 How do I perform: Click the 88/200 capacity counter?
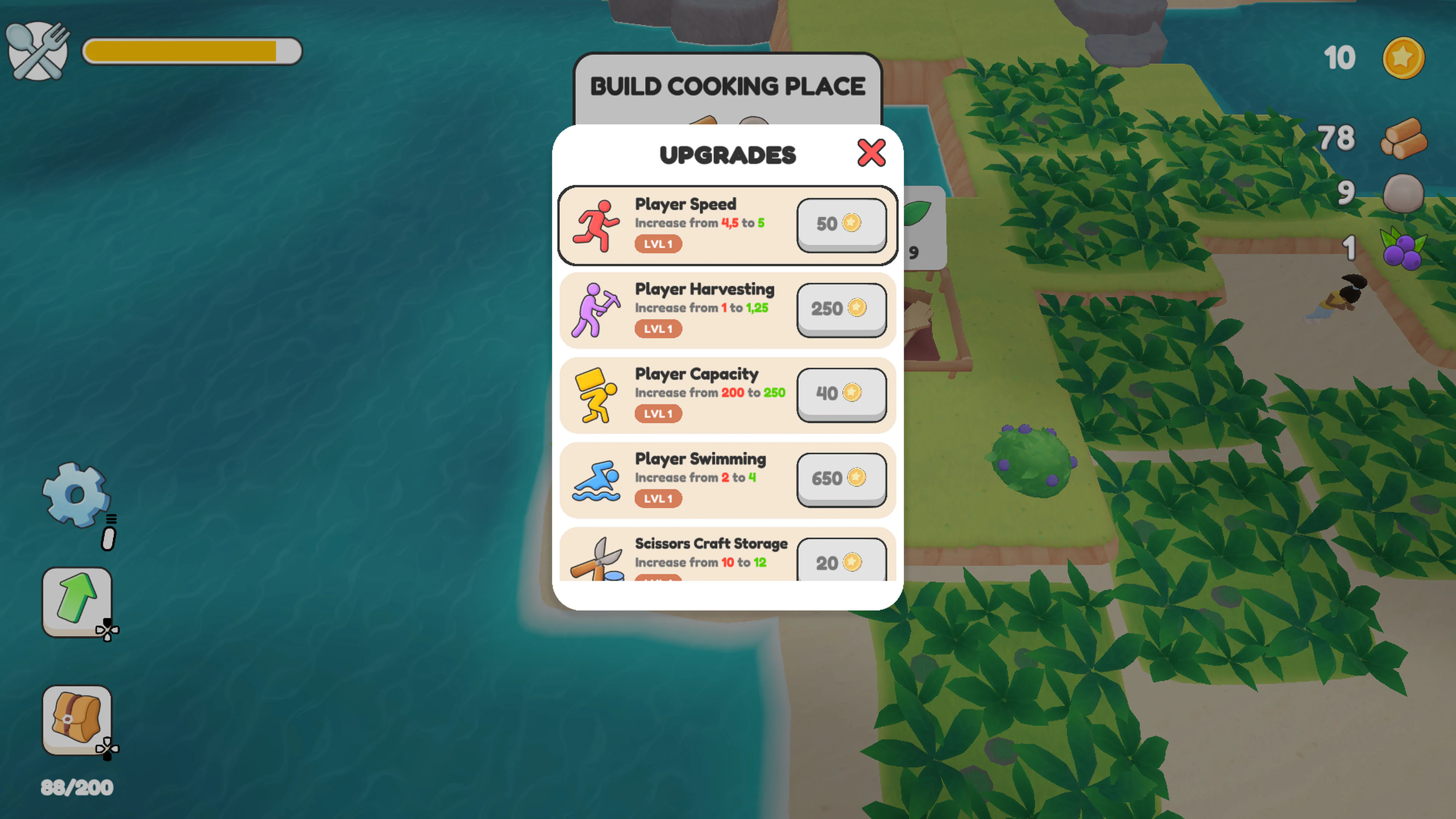(76, 786)
